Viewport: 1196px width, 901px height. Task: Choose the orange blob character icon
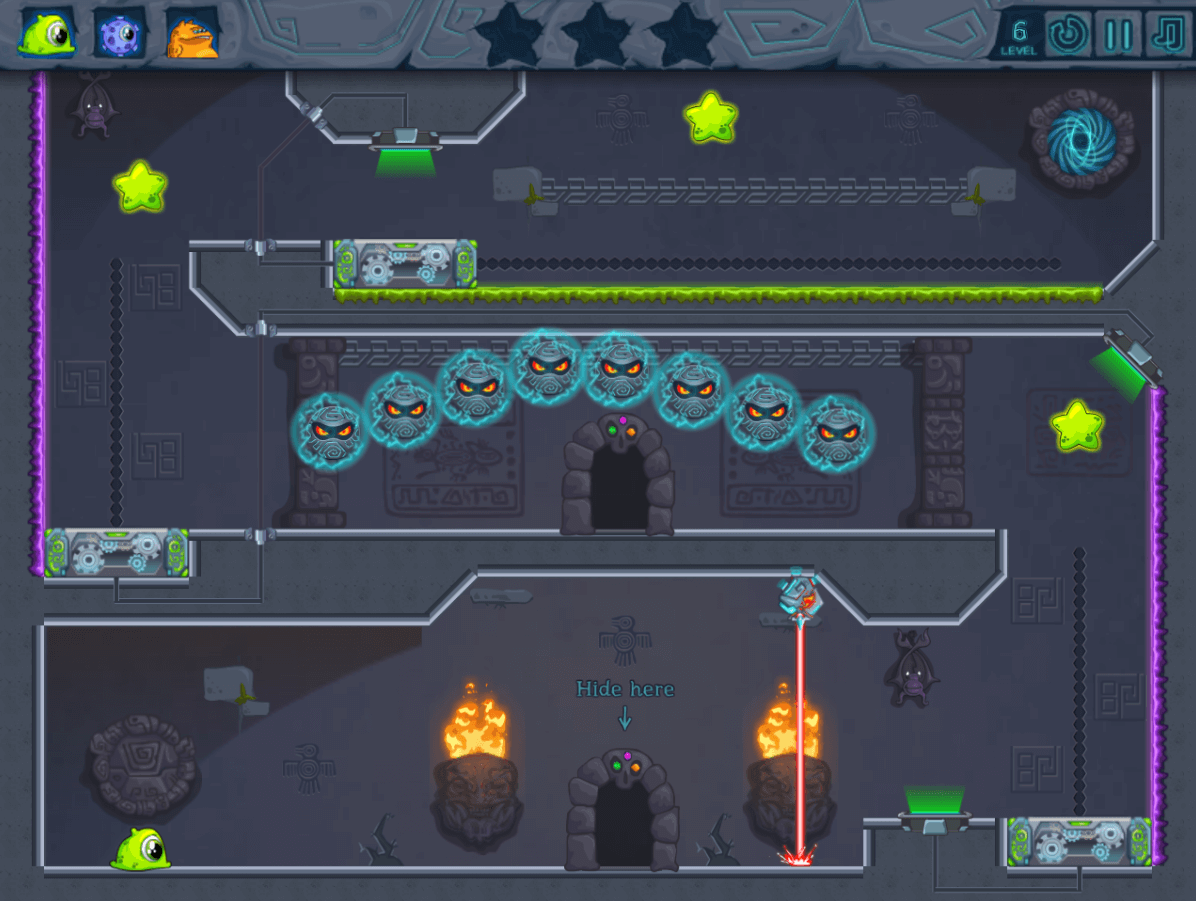click(192, 34)
